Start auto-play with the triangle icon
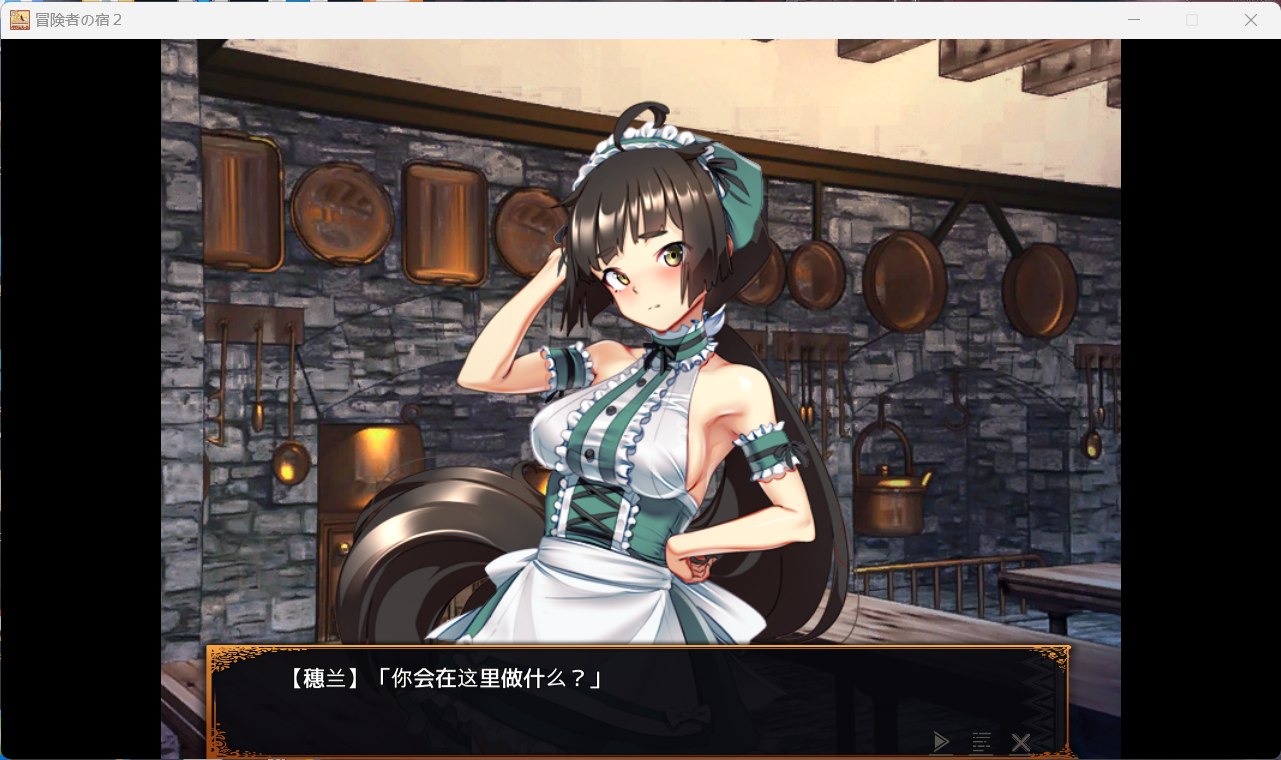This screenshot has height=760, width=1281. (940, 742)
